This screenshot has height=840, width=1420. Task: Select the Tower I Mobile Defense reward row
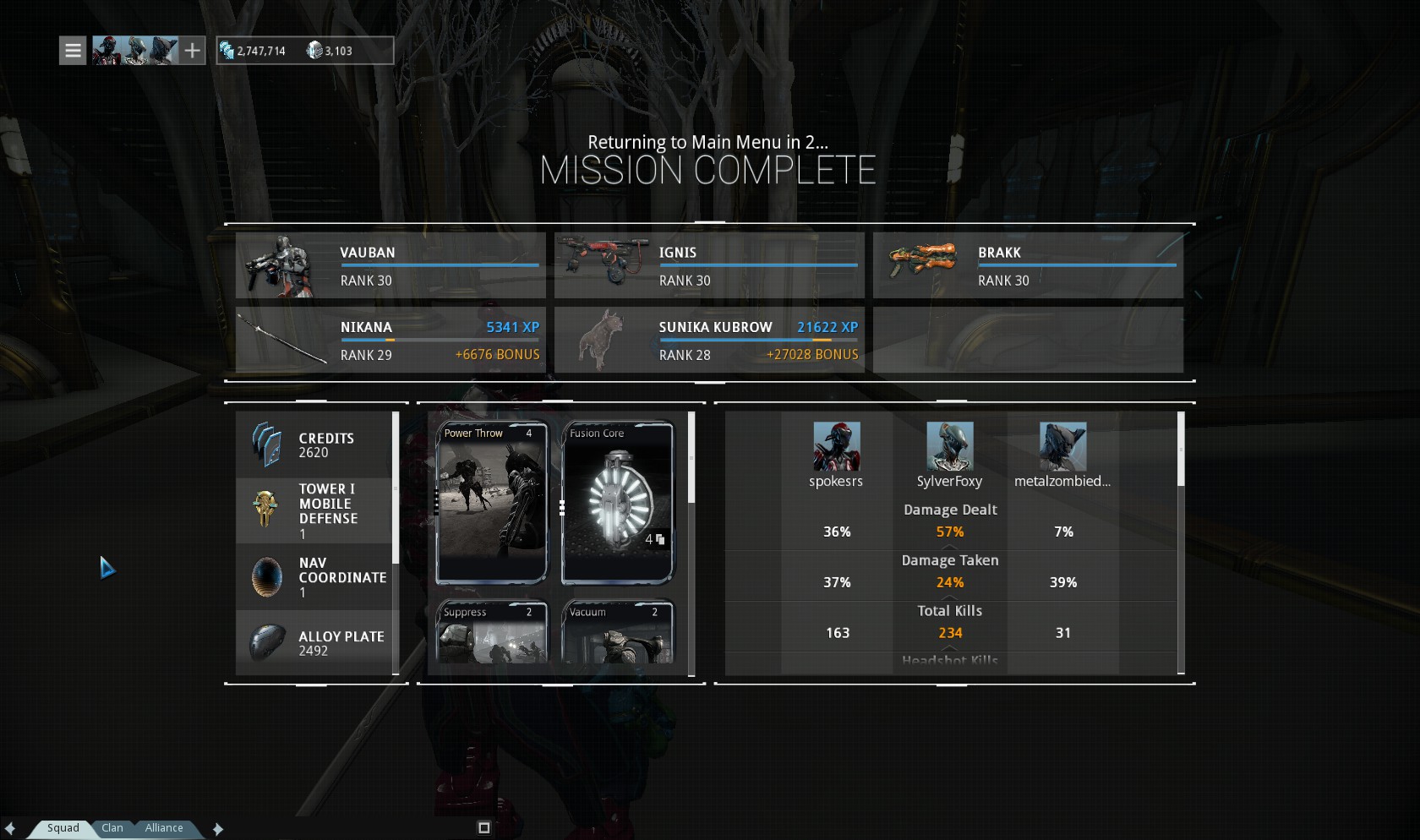pos(314,510)
